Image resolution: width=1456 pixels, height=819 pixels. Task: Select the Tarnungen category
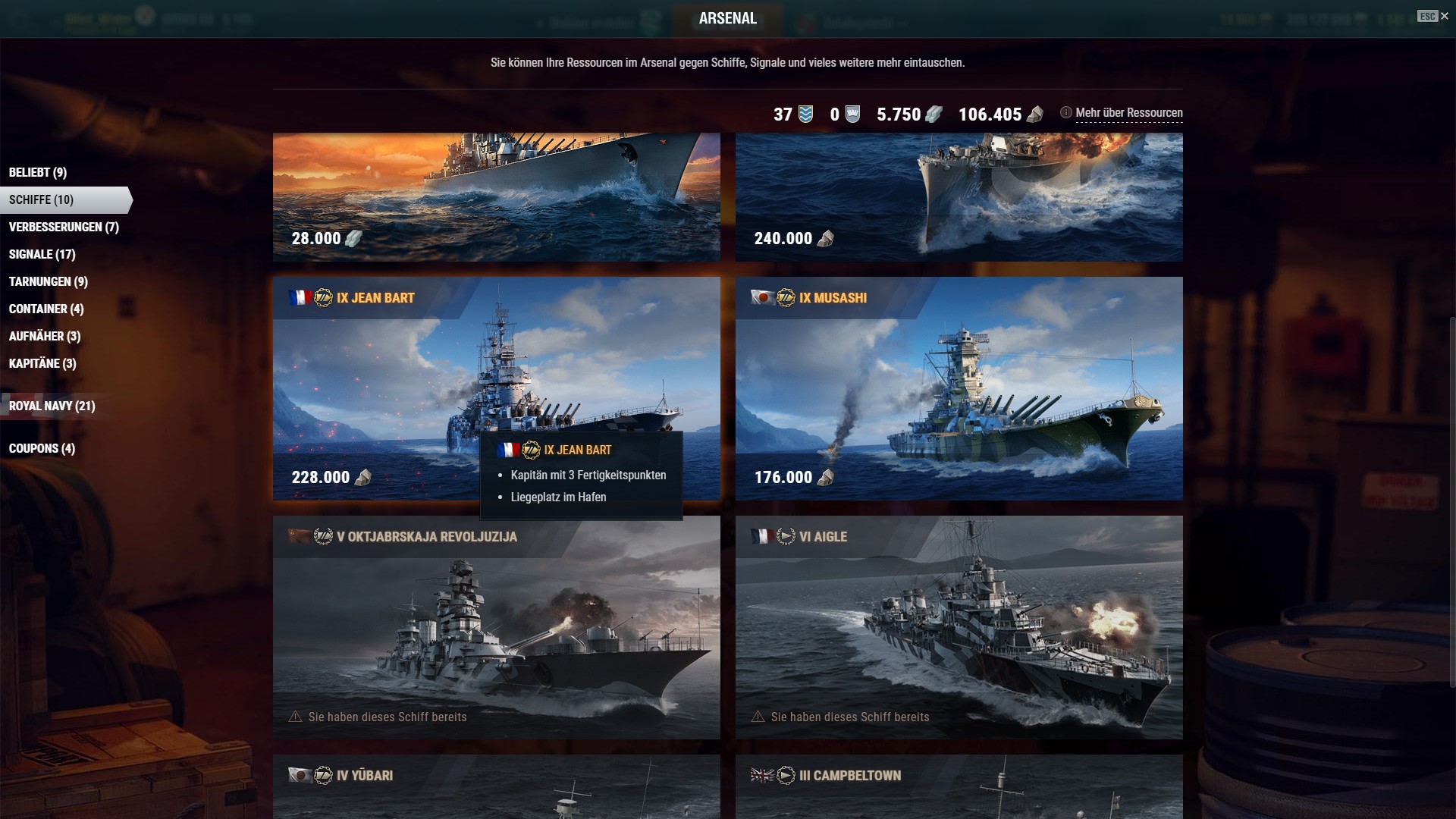click(48, 281)
